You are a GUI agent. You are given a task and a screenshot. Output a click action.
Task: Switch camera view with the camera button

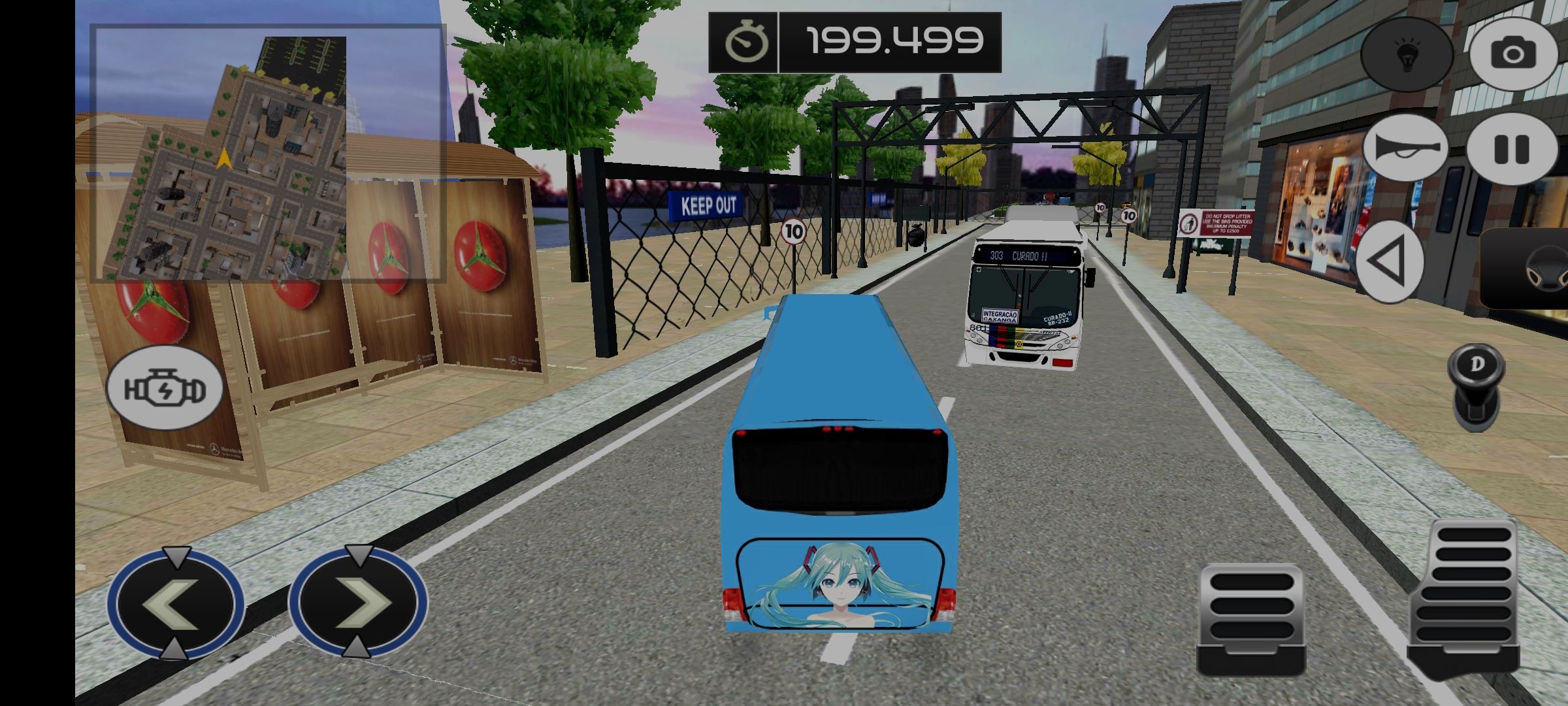tap(1513, 54)
